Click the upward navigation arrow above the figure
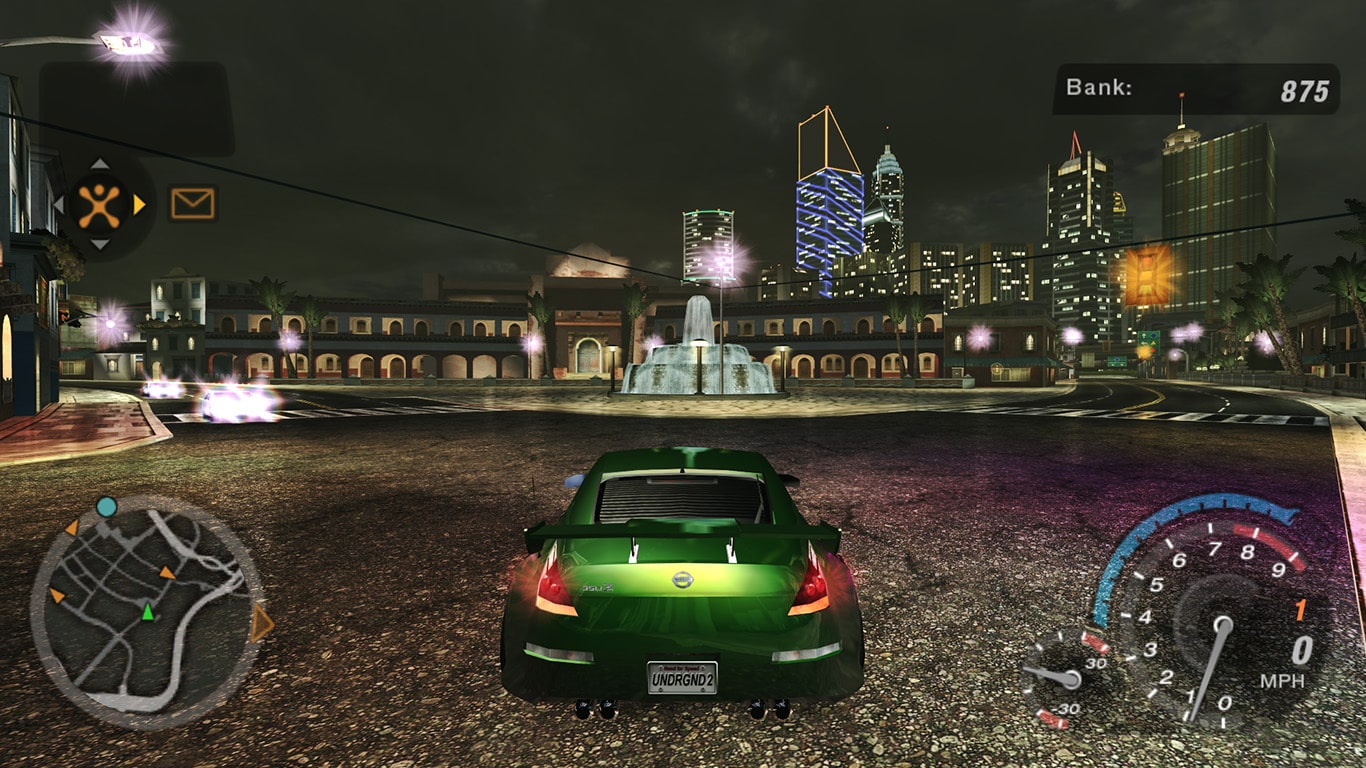1366x768 pixels. [x=99, y=162]
